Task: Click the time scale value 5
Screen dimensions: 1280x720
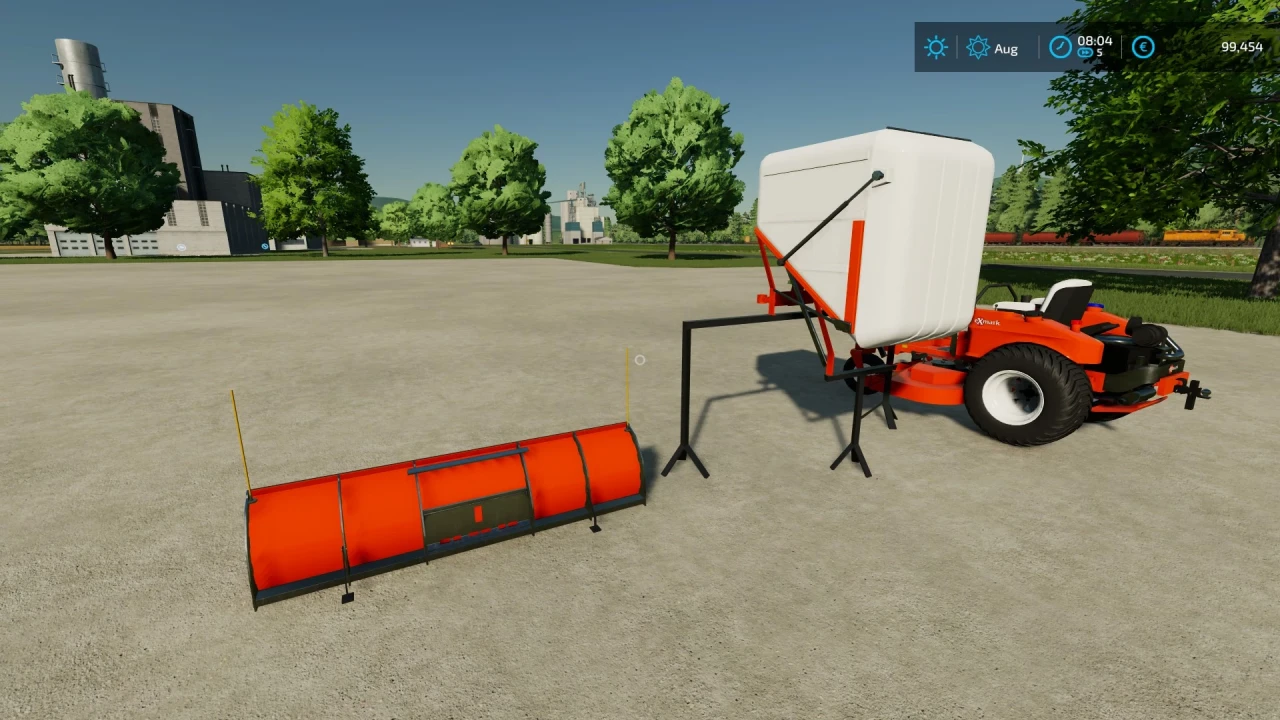Action: 1099,53
